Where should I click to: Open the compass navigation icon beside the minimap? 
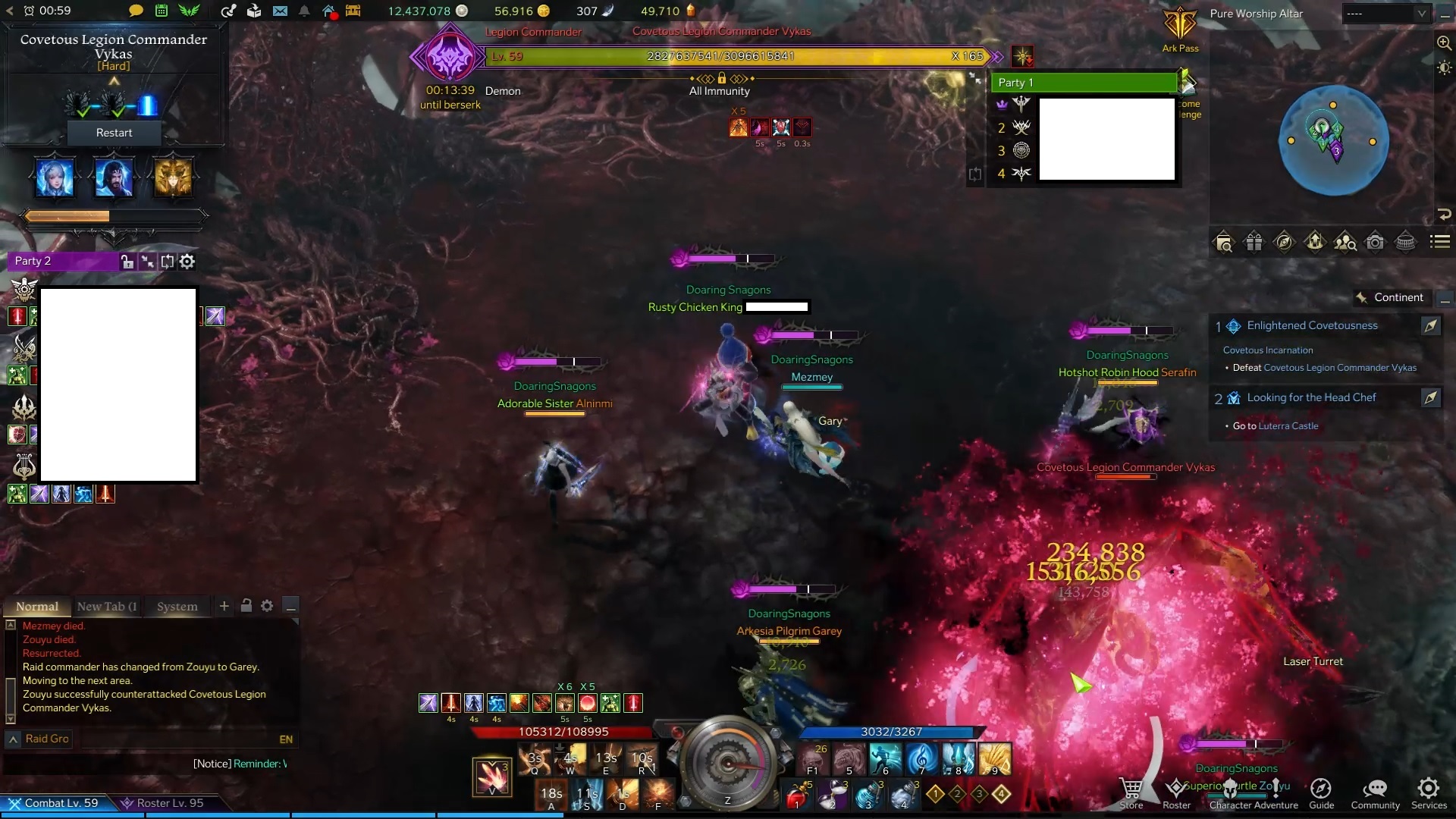[1285, 241]
